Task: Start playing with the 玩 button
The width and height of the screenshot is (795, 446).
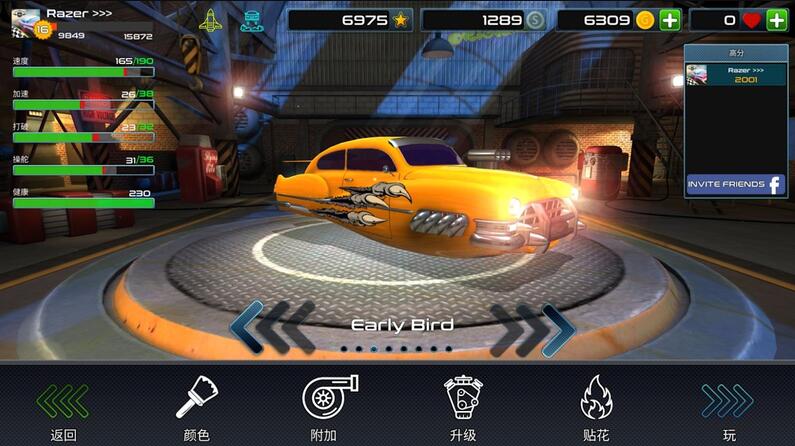Action: [728, 408]
